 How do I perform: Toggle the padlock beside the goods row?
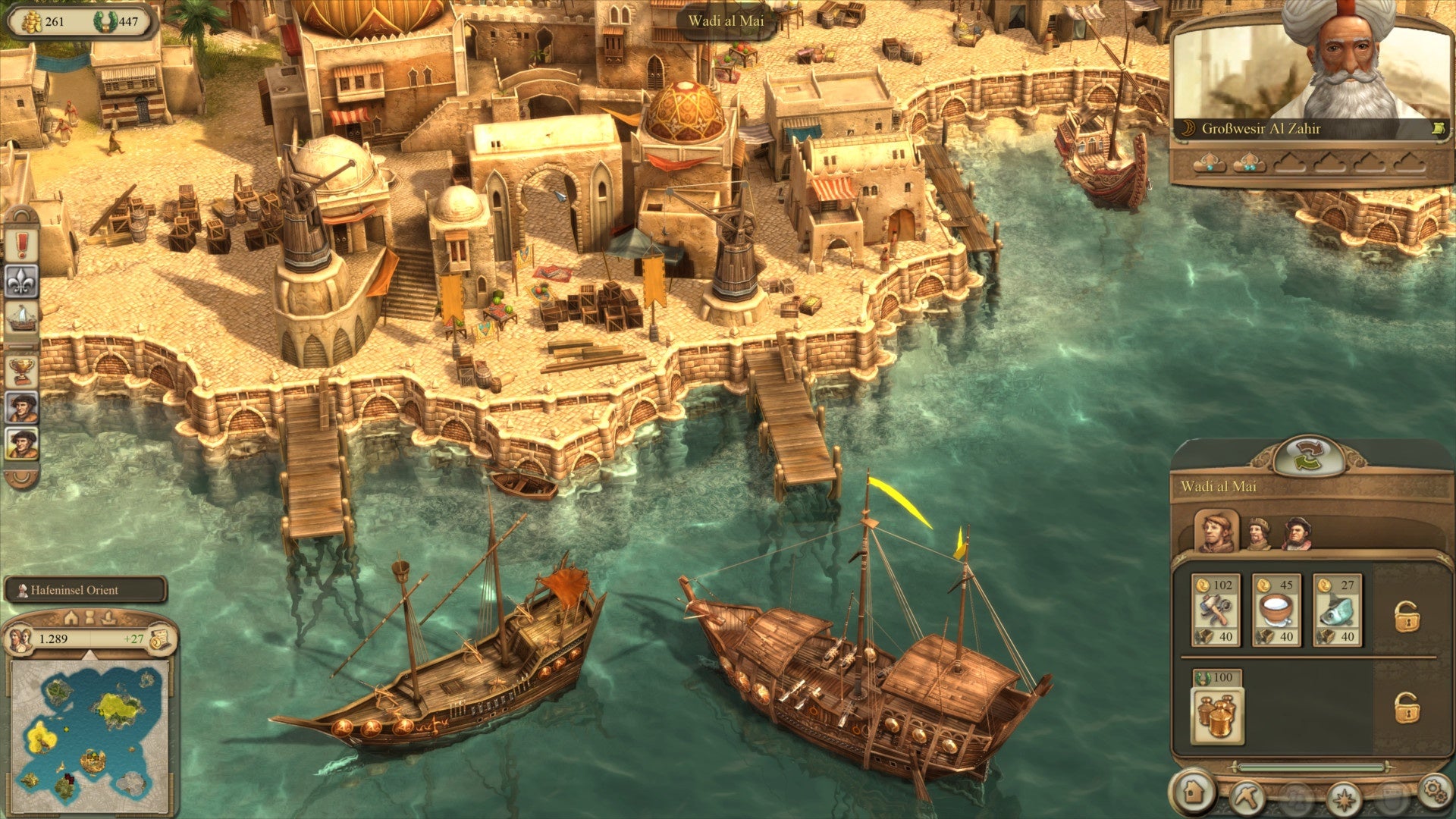click(x=1407, y=617)
